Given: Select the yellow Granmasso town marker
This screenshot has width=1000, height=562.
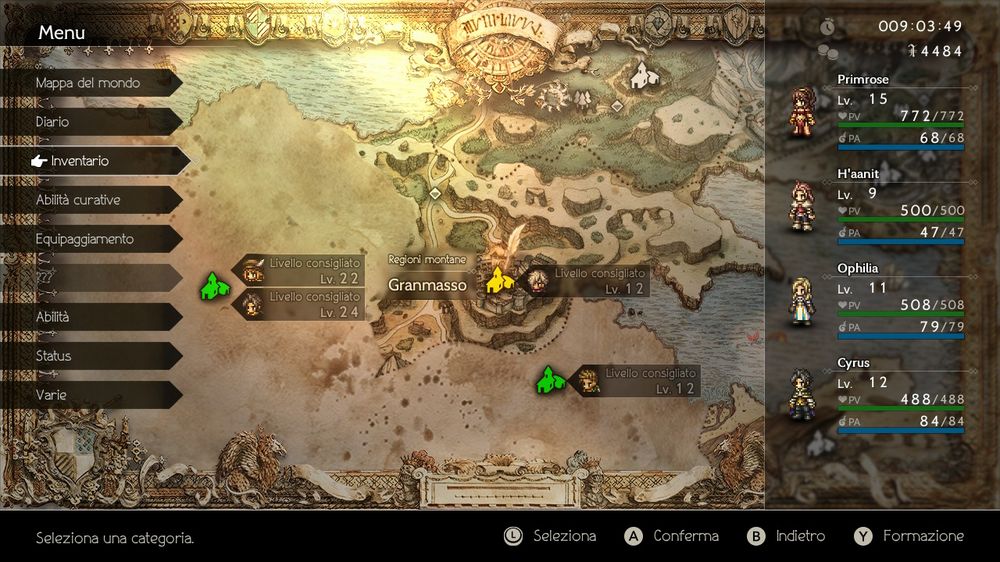Looking at the screenshot, I should click(497, 281).
